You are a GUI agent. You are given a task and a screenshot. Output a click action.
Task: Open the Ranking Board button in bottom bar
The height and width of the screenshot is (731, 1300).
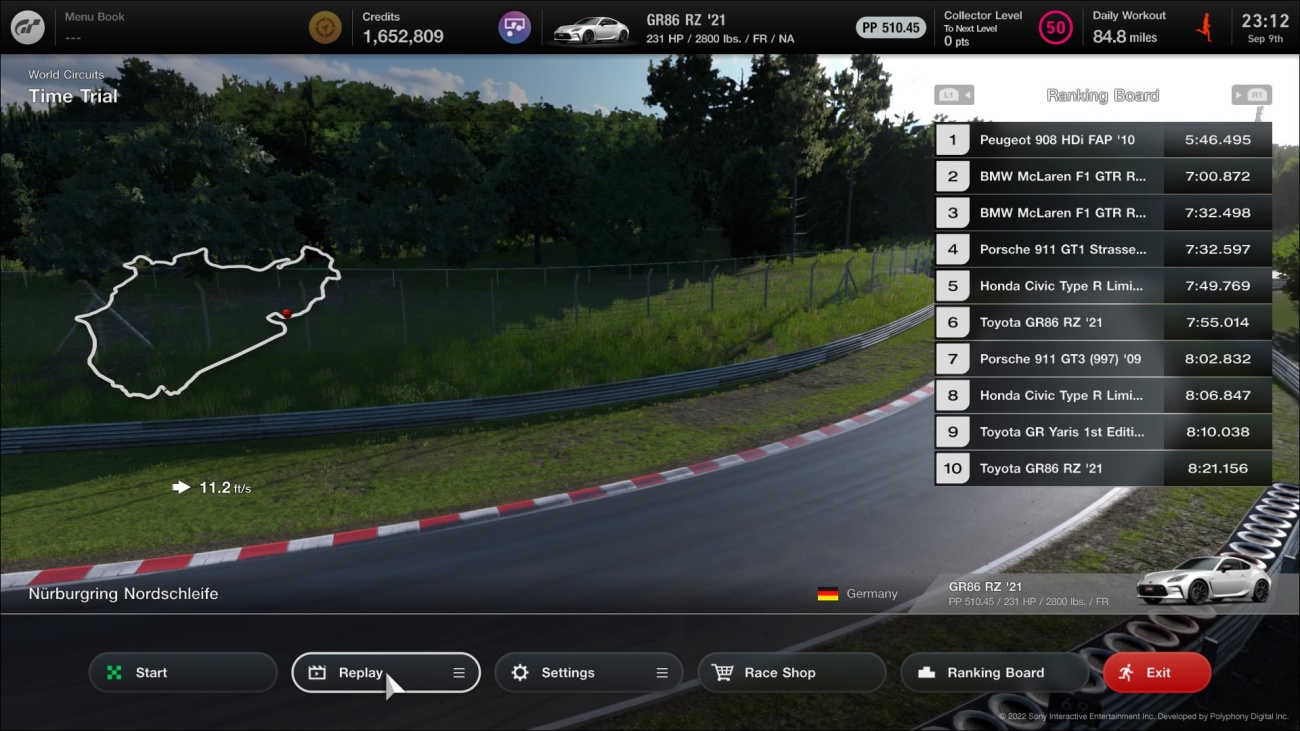(x=994, y=673)
